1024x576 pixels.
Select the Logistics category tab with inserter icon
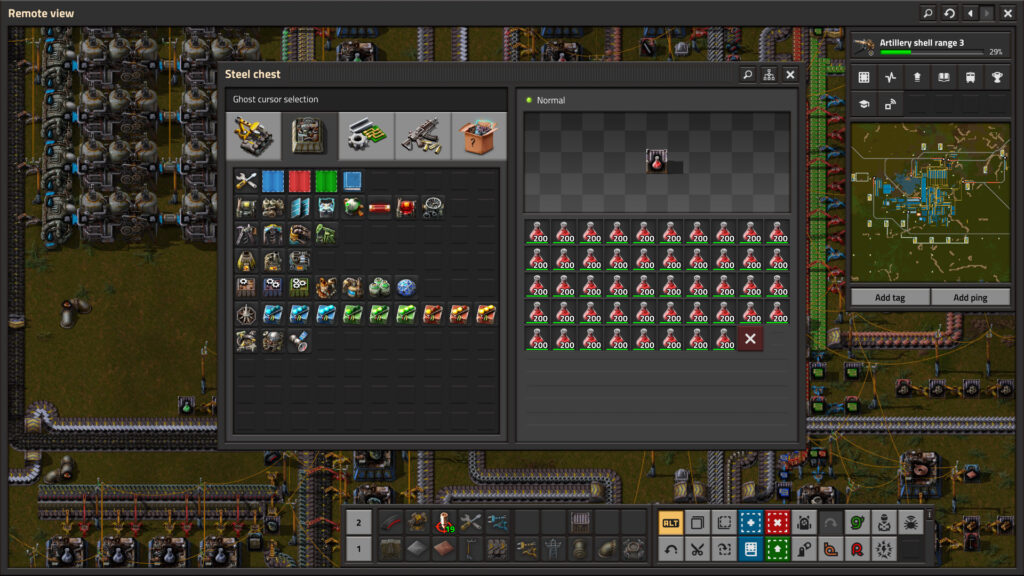pyautogui.click(x=253, y=136)
